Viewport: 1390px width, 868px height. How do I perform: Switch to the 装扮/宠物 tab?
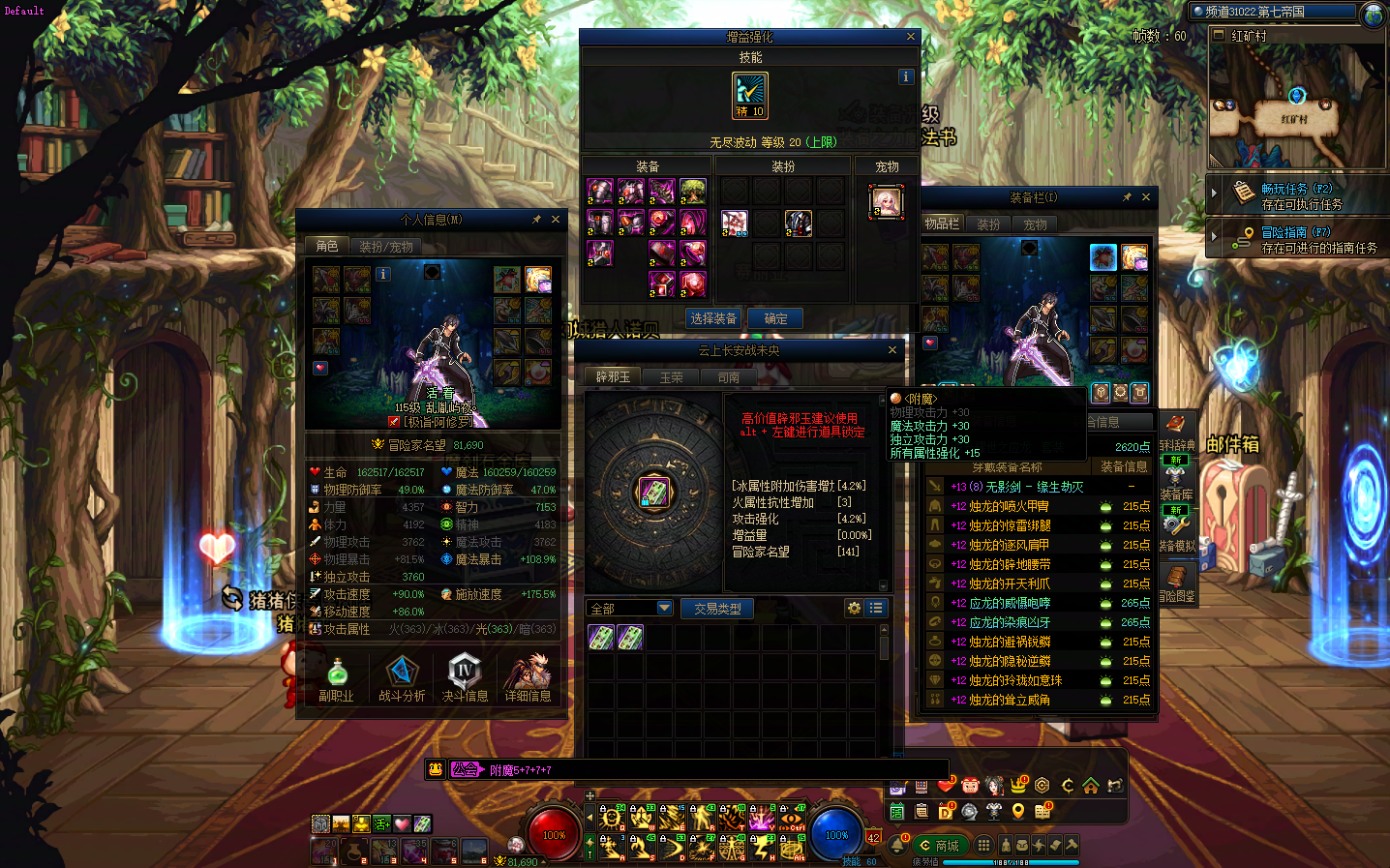click(386, 247)
